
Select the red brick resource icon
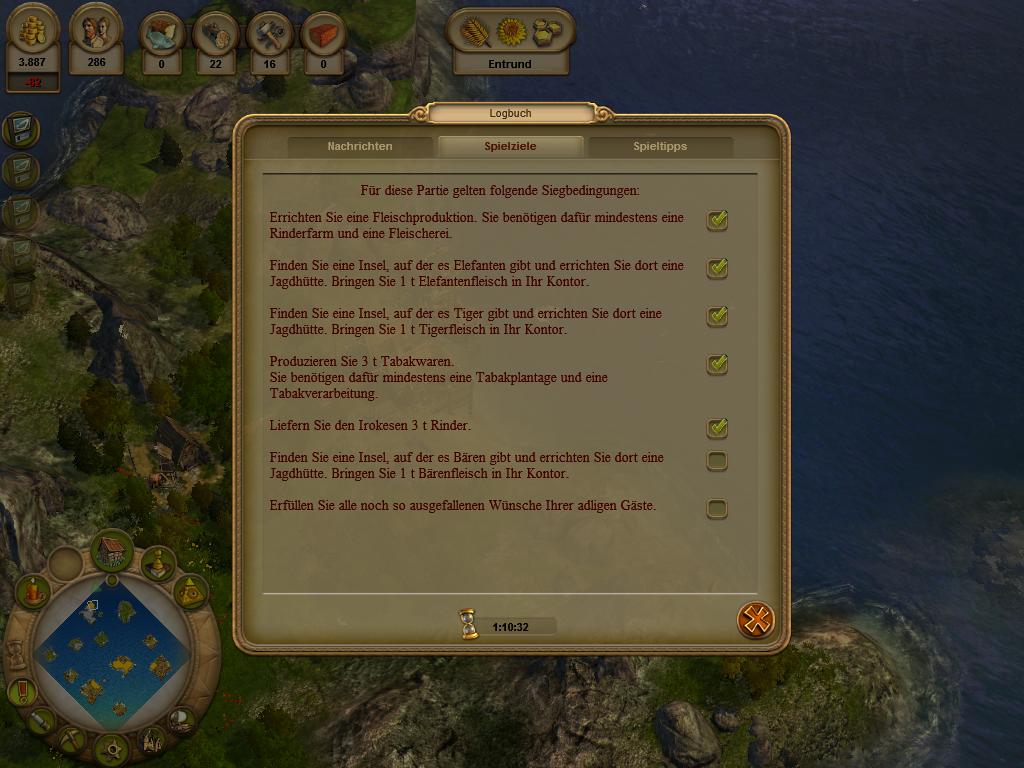coord(323,34)
